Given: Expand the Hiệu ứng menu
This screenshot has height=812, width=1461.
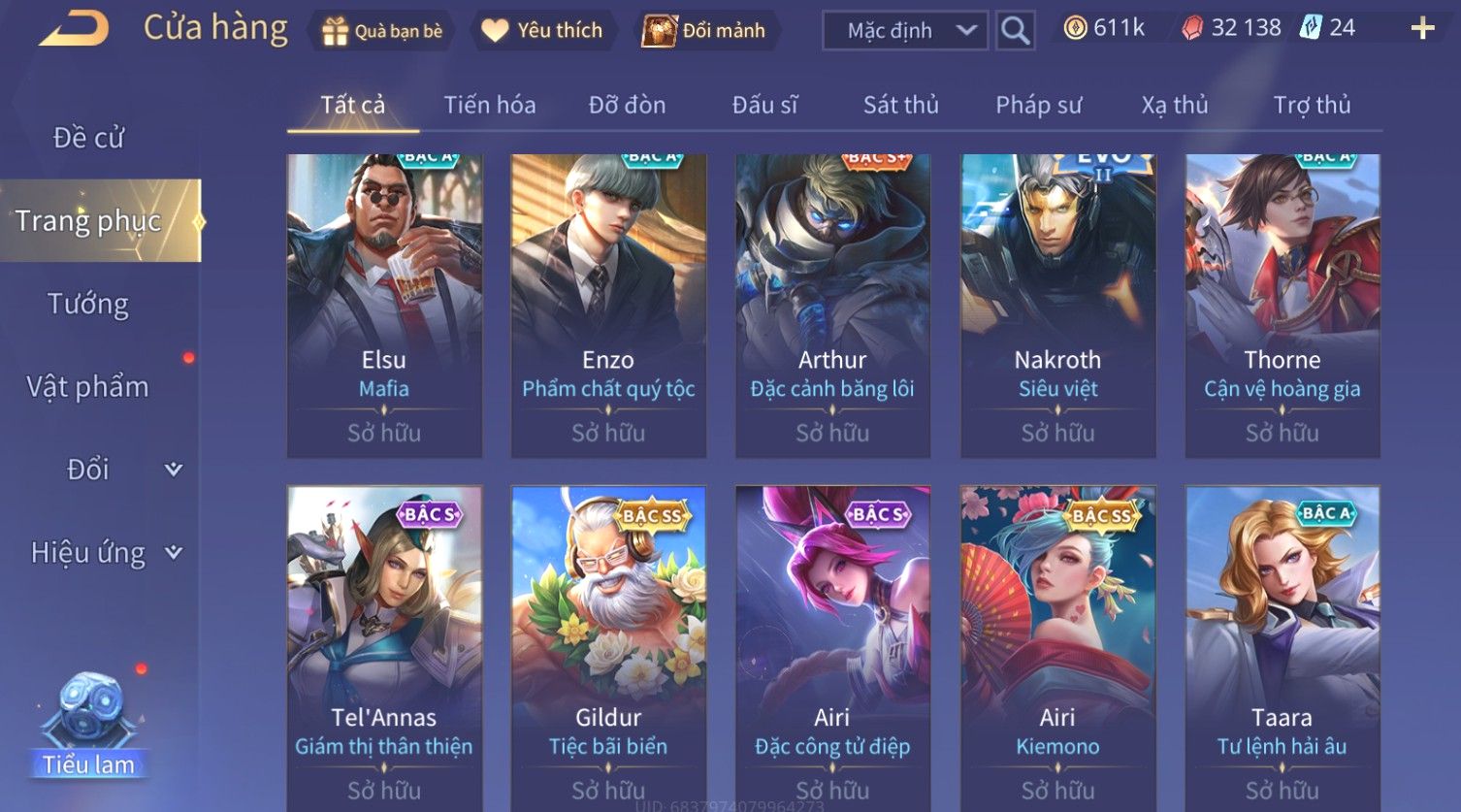Looking at the screenshot, I should tap(105, 553).
